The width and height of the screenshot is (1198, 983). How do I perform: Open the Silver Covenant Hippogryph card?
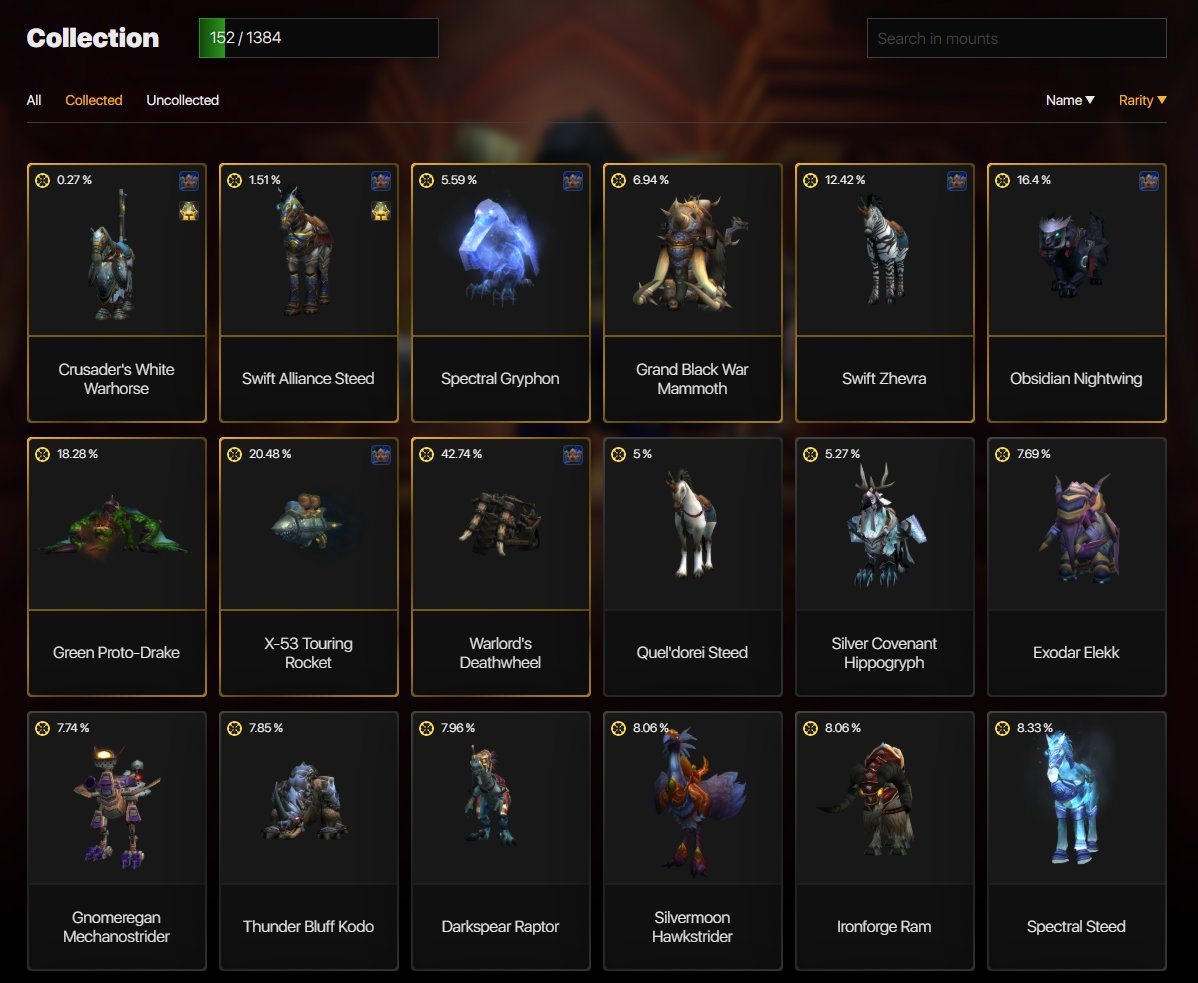pos(884,566)
